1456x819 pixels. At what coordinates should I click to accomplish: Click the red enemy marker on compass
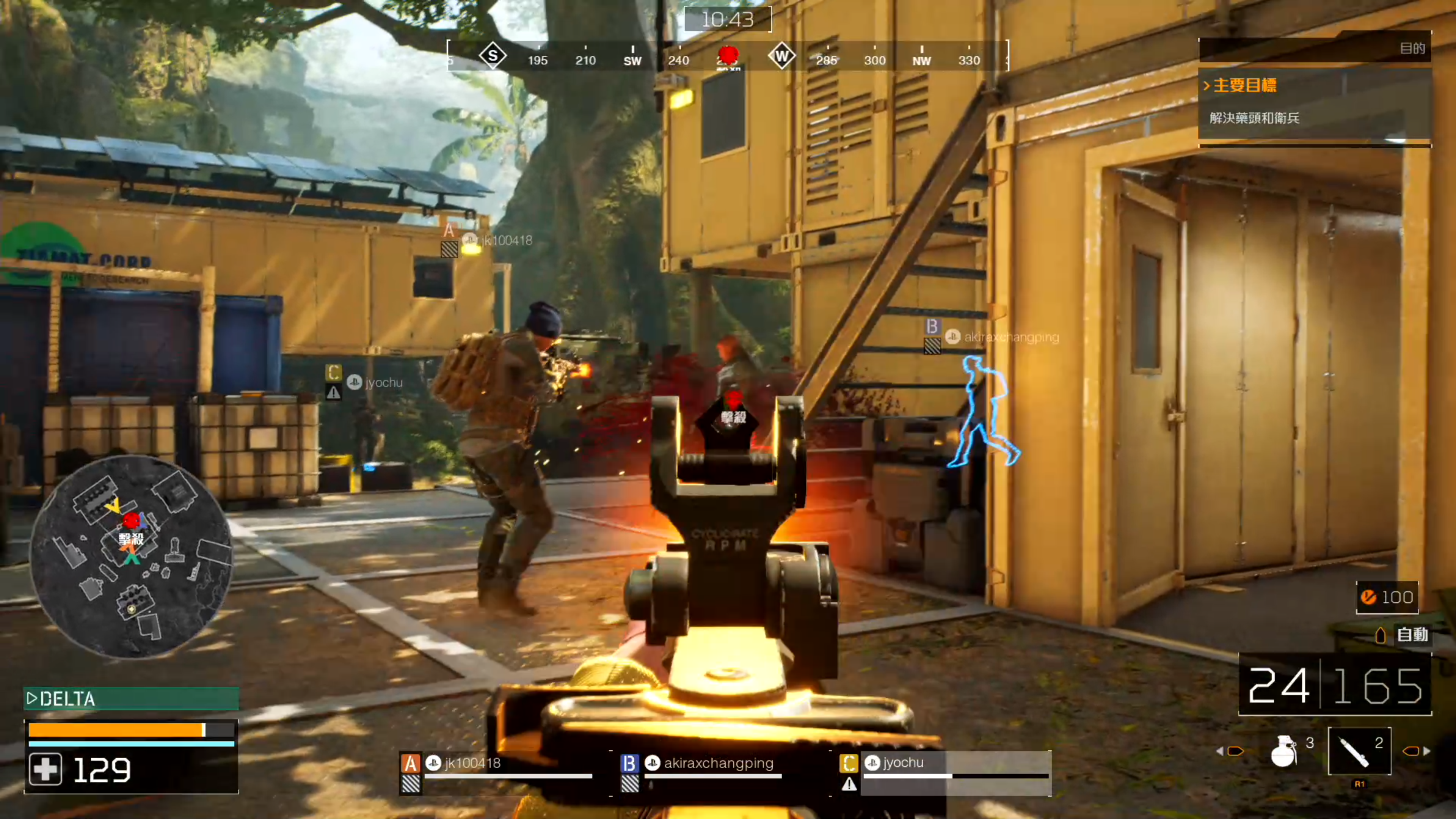728,55
